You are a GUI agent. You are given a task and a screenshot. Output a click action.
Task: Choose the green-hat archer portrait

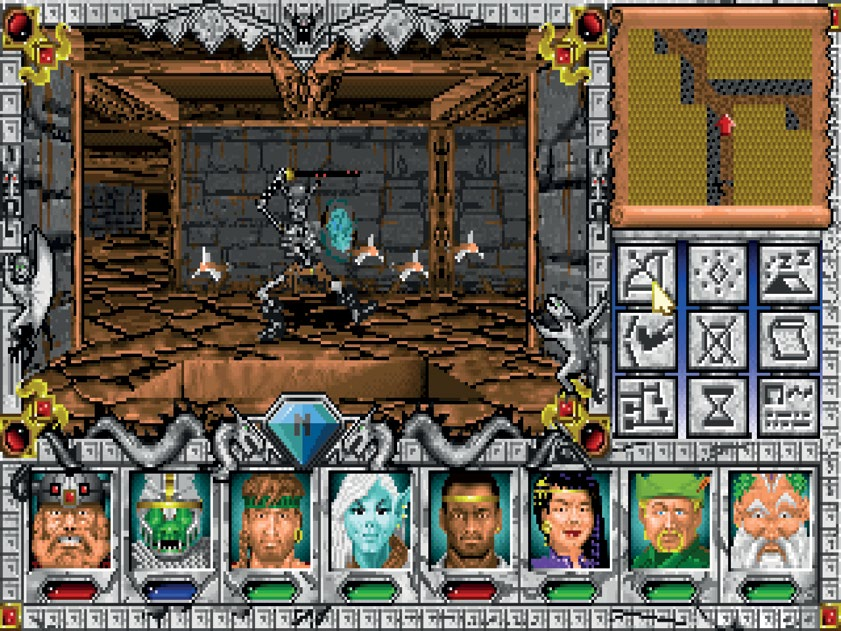click(667, 520)
